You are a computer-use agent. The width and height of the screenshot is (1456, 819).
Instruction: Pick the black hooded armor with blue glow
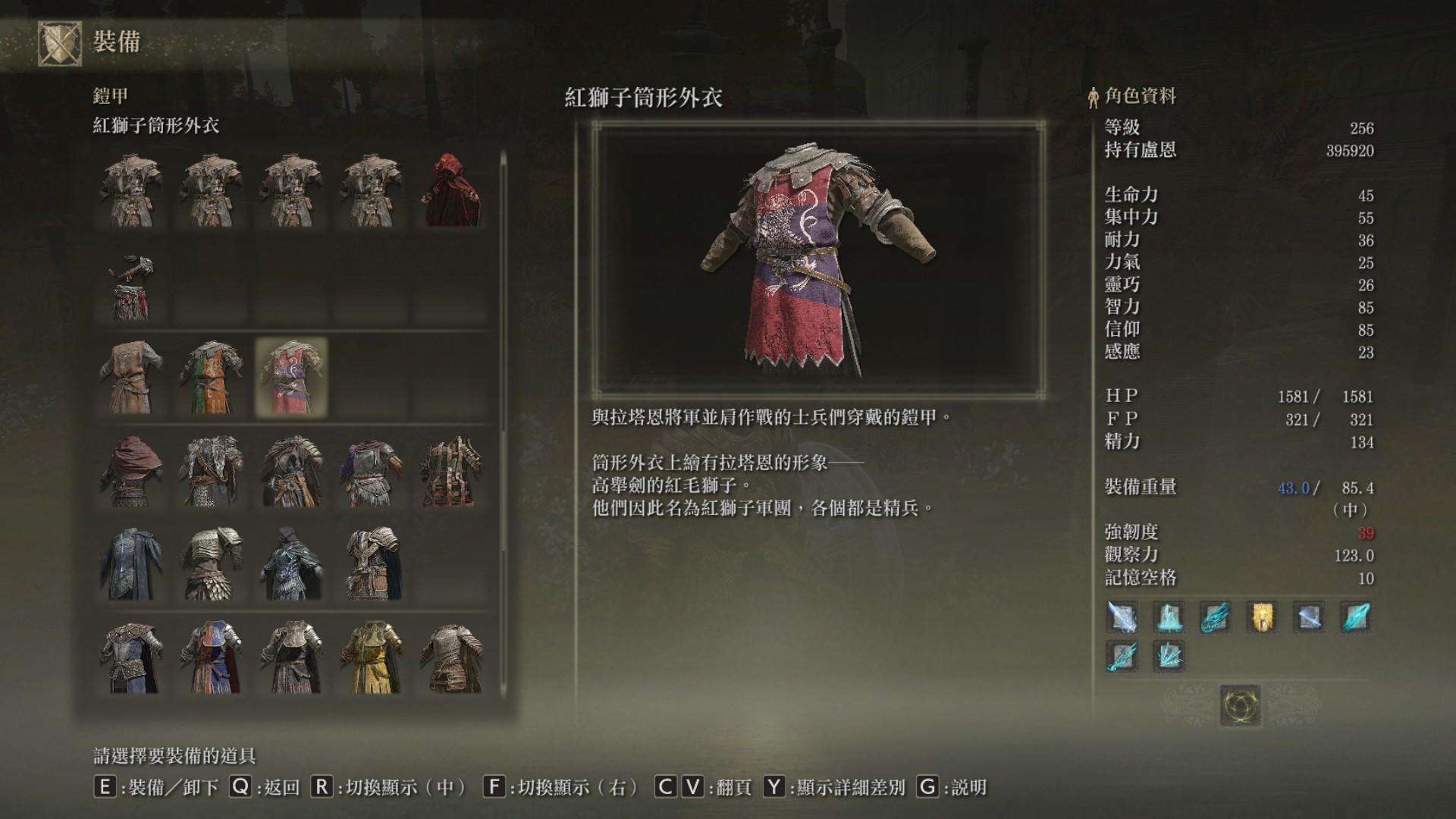click(291, 564)
